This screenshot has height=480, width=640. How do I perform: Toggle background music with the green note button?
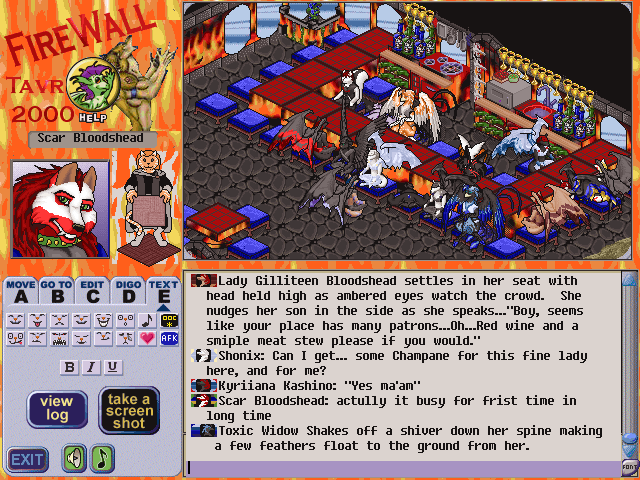point(103,459)
